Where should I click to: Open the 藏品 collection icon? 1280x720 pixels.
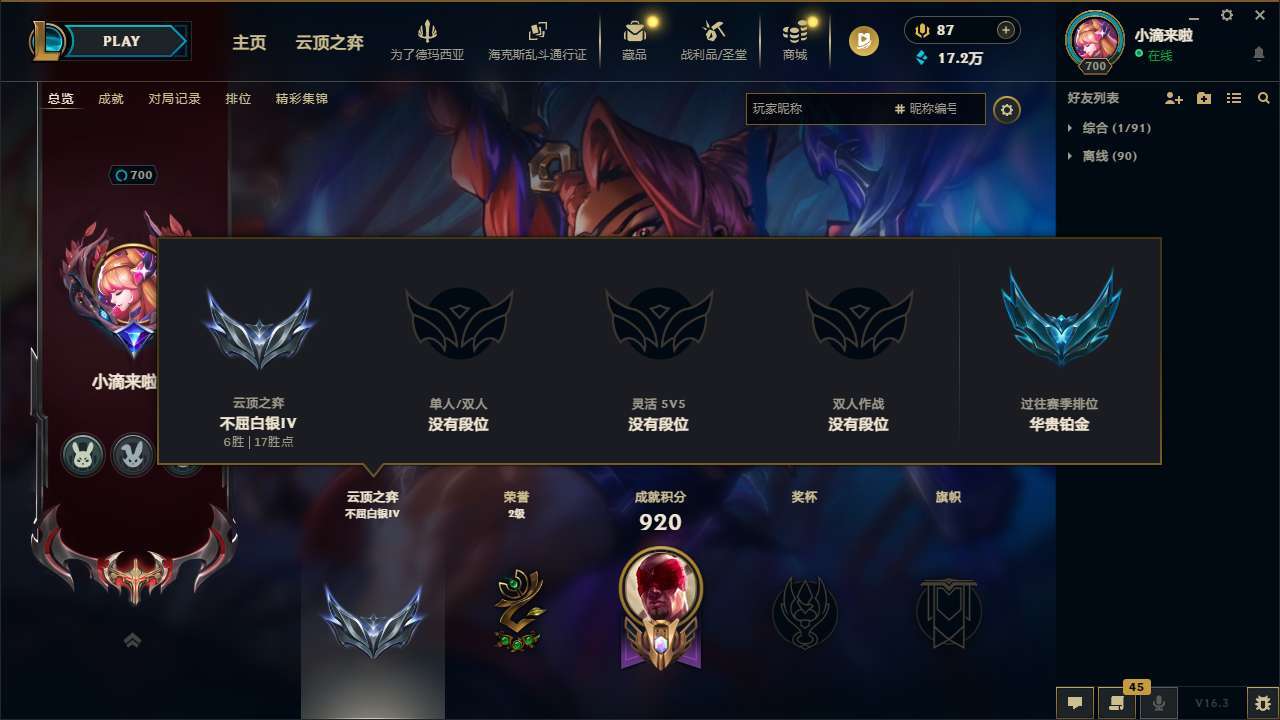pos(634,41)
